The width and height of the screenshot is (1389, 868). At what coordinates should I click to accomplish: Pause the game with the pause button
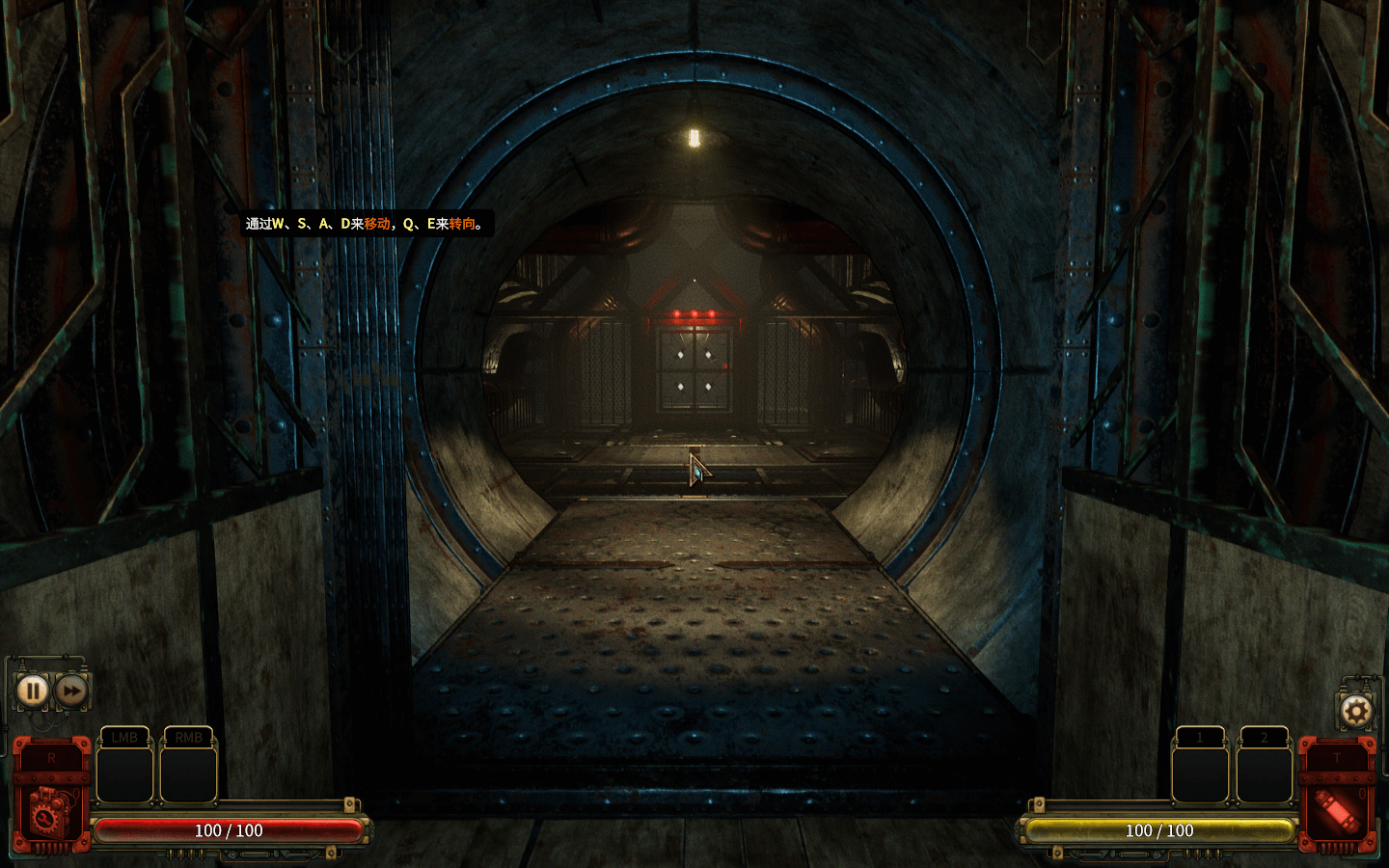[32, 691]
